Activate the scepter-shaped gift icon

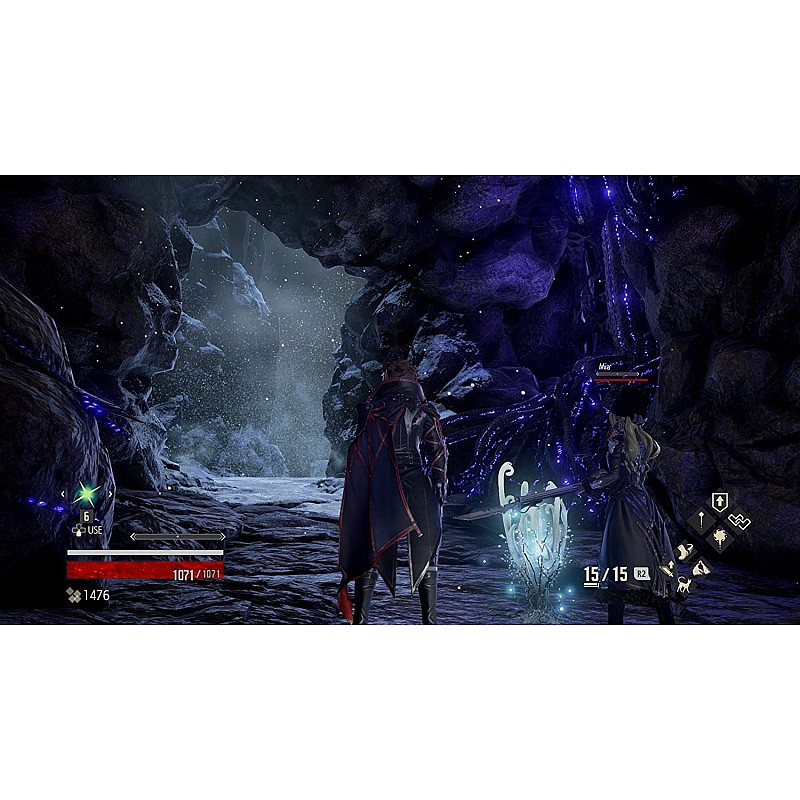pos(699,521)
